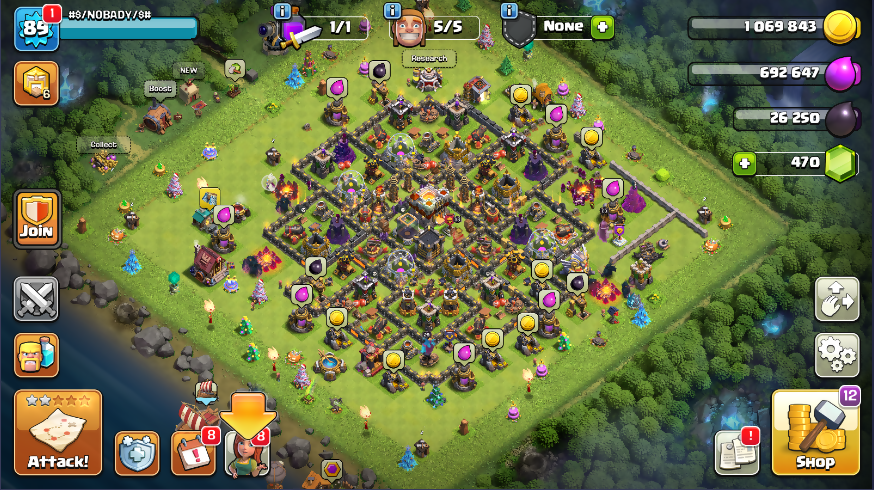
Task: Open the barbarian army overview
Action: (x=36, y=355)
